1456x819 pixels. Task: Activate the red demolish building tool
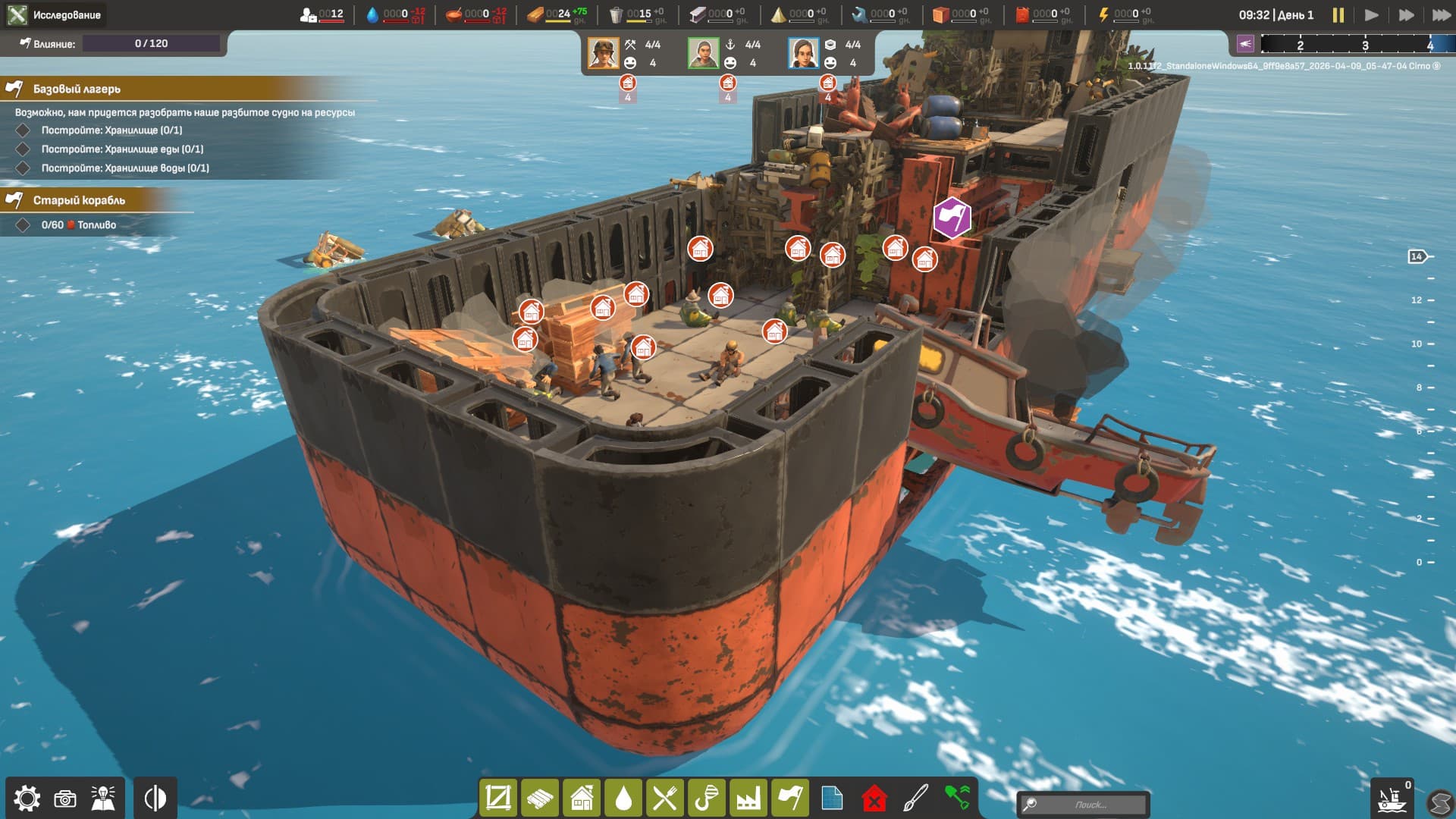tap(874, 799)
